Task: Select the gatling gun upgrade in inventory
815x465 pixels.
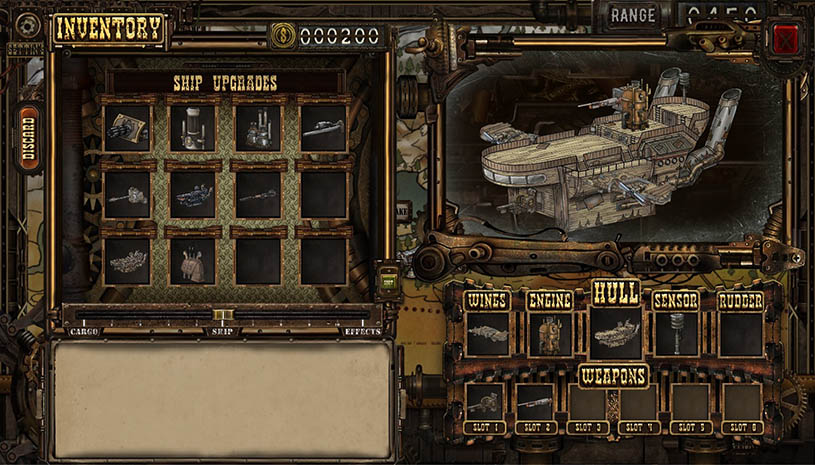Action: pyautogui.click(x=127, y=127)
